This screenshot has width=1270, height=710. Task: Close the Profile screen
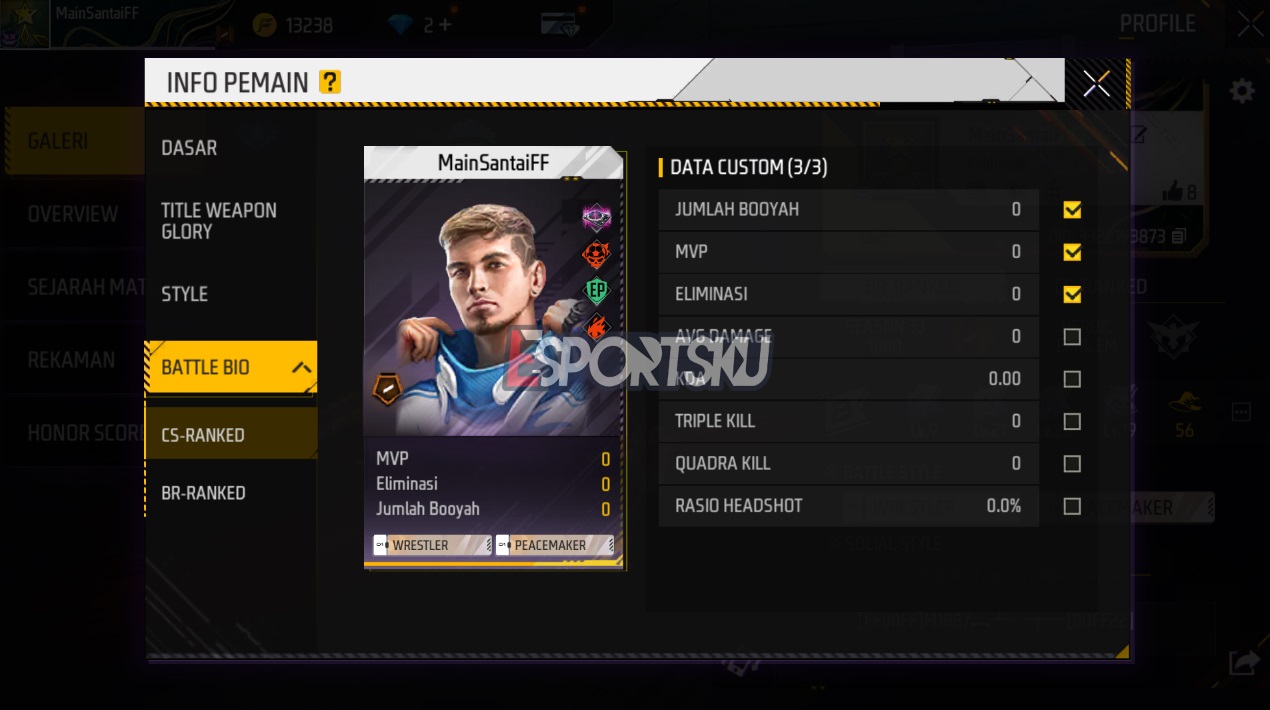(1250, 24)
